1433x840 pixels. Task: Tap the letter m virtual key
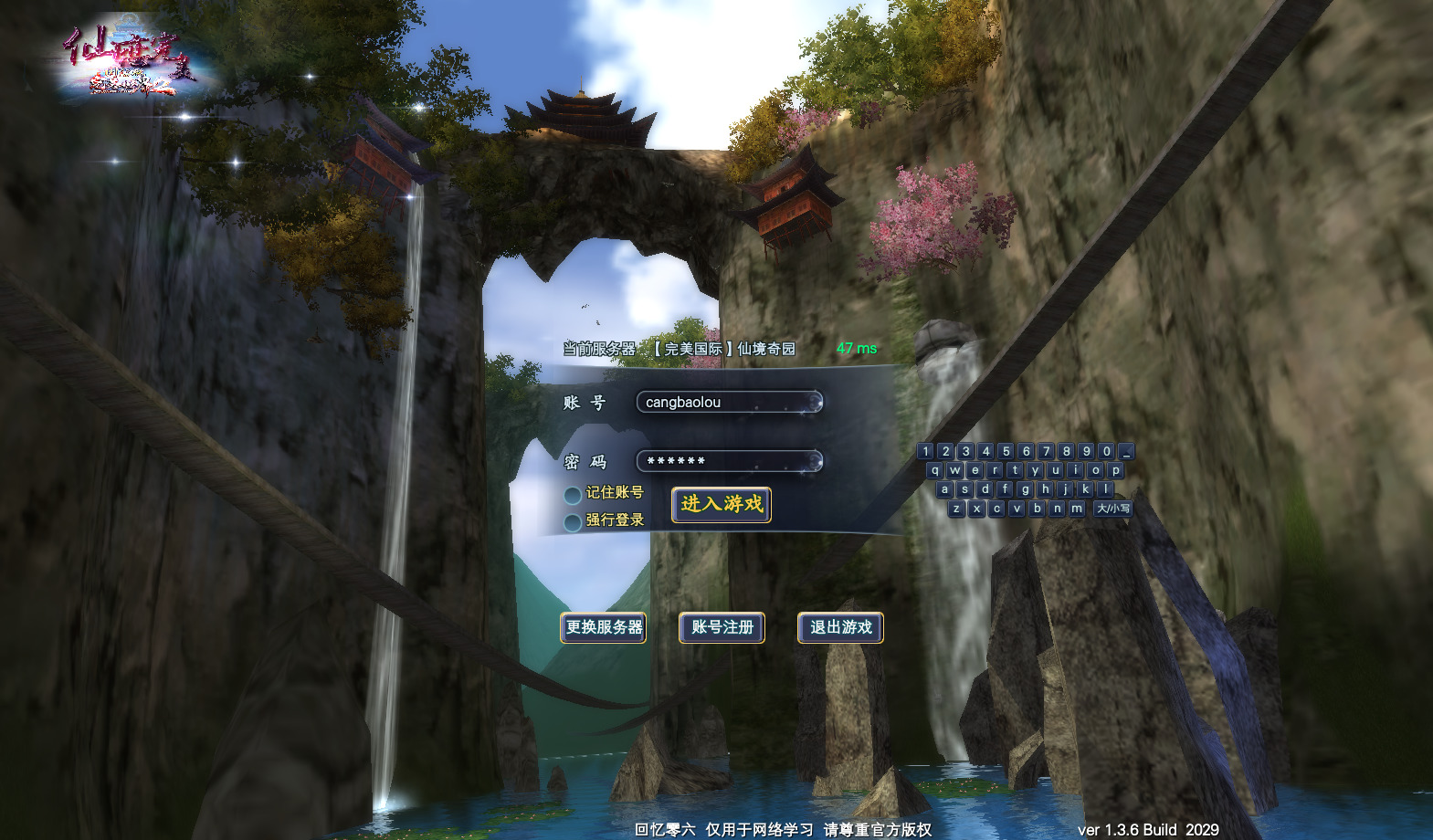click(1077, 509)
